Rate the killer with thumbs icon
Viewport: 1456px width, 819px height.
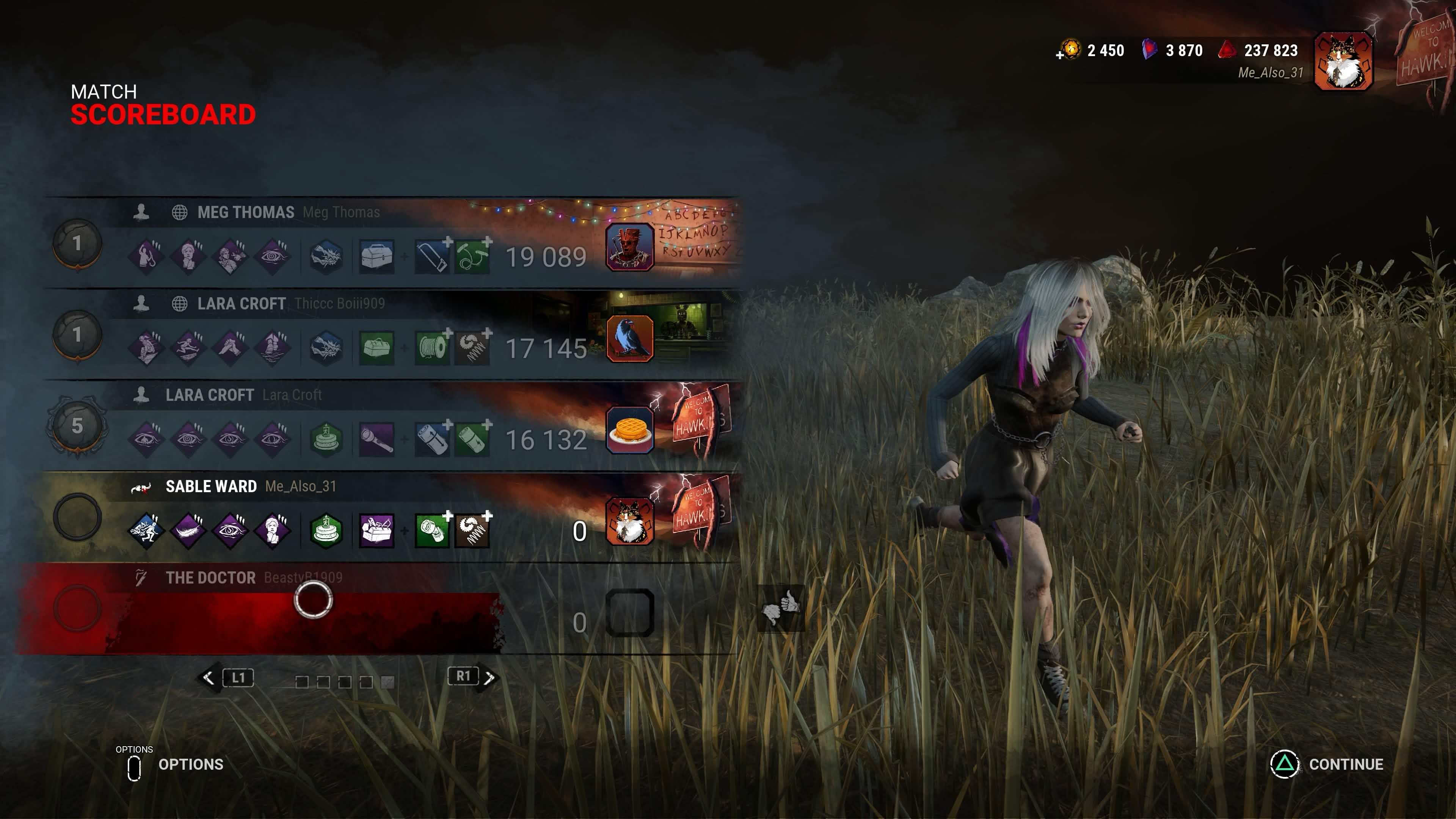[781, 608]
